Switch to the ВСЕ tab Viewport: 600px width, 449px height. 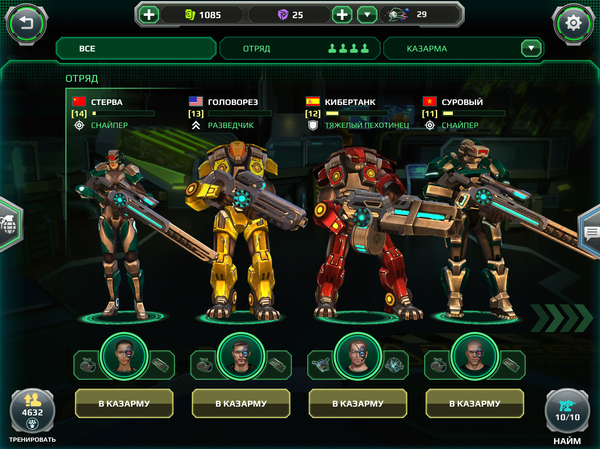(136, 48)
